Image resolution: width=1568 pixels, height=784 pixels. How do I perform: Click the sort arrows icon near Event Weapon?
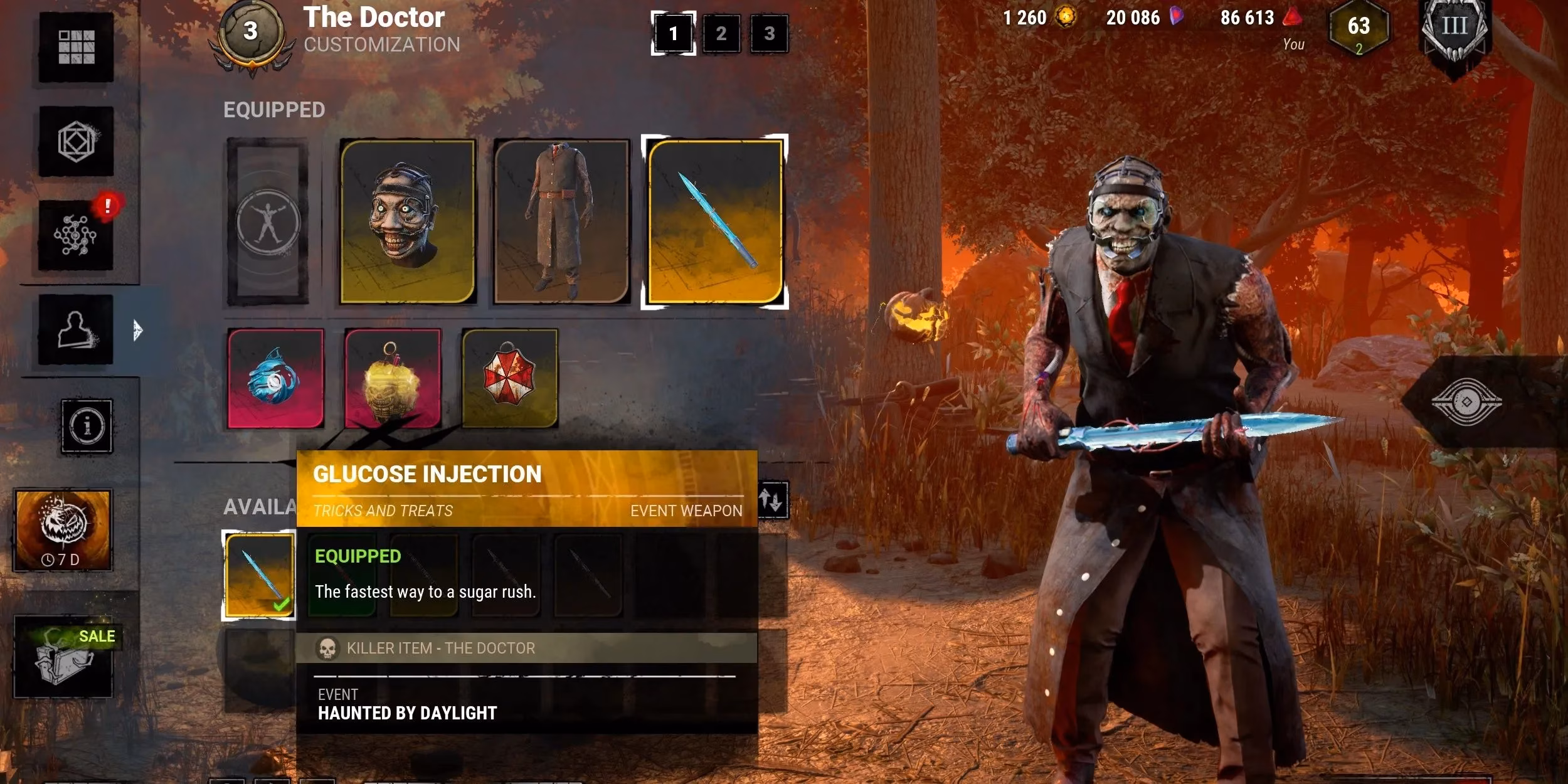point(775,499)
